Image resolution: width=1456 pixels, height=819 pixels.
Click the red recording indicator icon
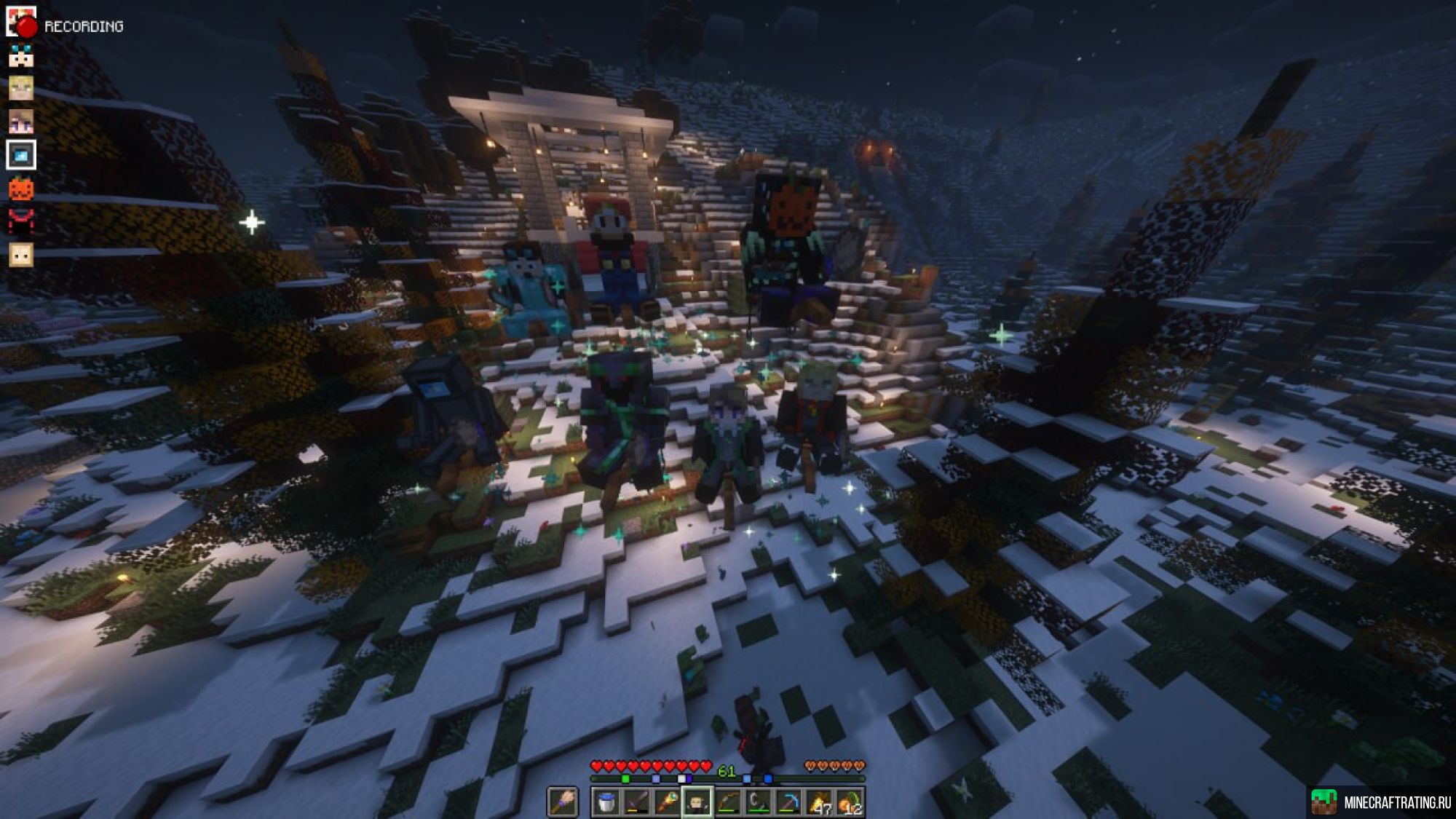click(x=26, y=26)
